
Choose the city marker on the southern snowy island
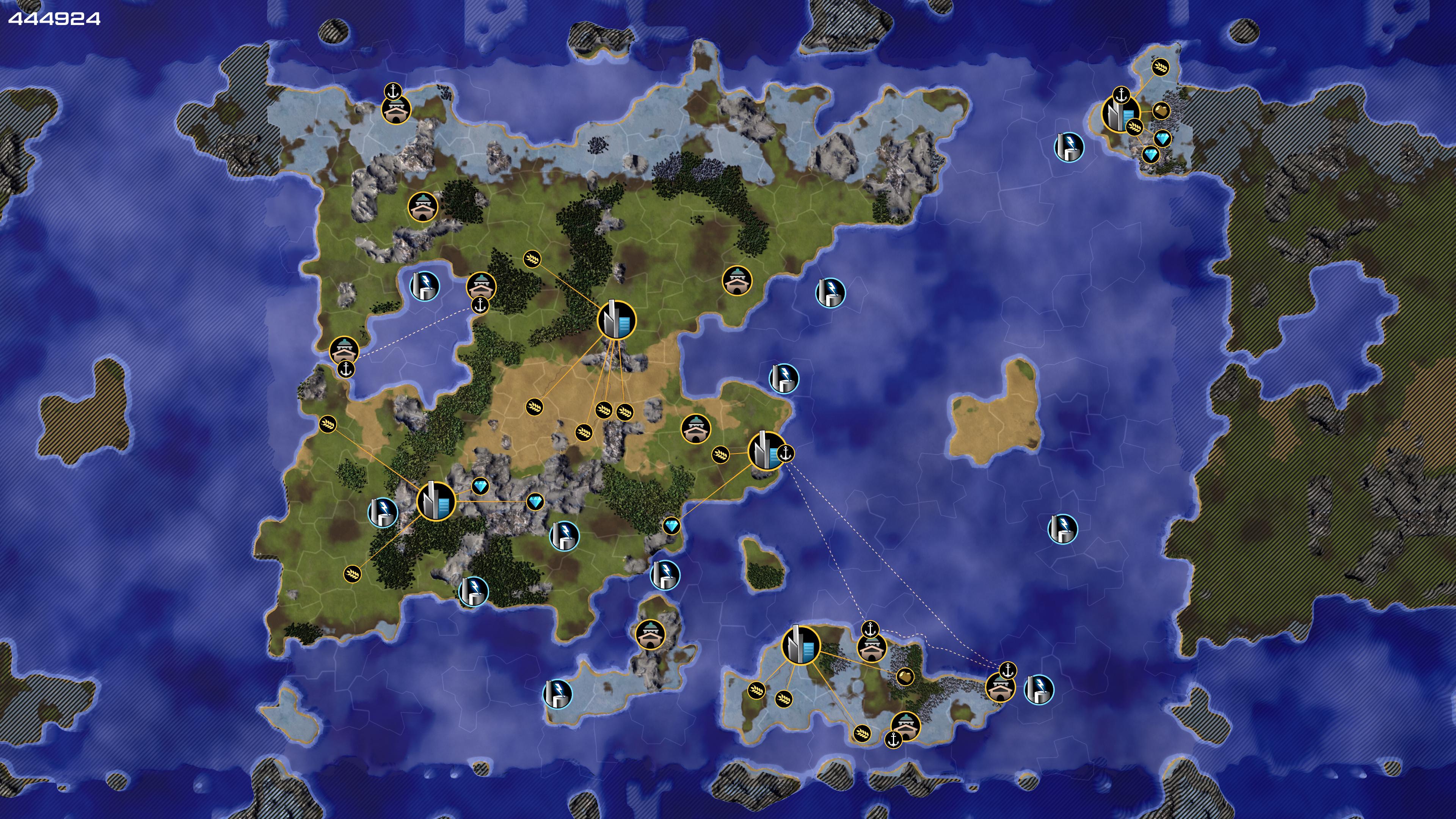pyautogui.click(x=800, y=645)
